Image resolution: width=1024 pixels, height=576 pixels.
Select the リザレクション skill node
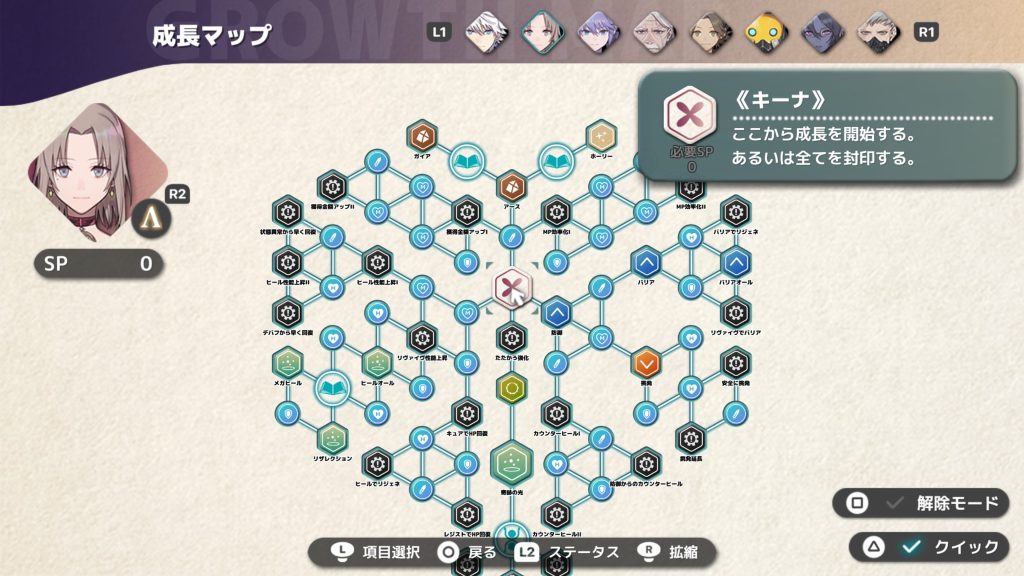point(332,437)
